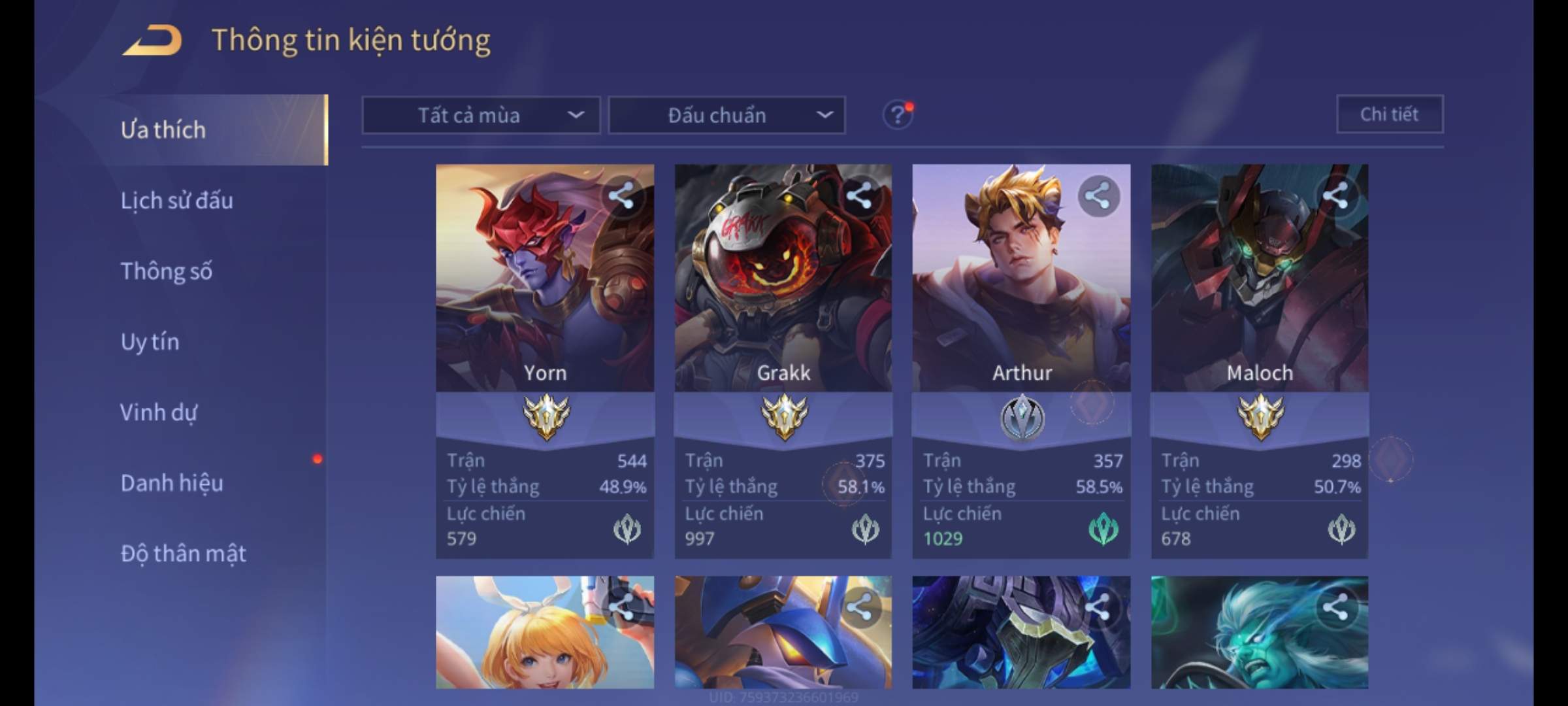Click the question mark help icon
This screenshot has height=706, width=1568.
tap(897, 116)
